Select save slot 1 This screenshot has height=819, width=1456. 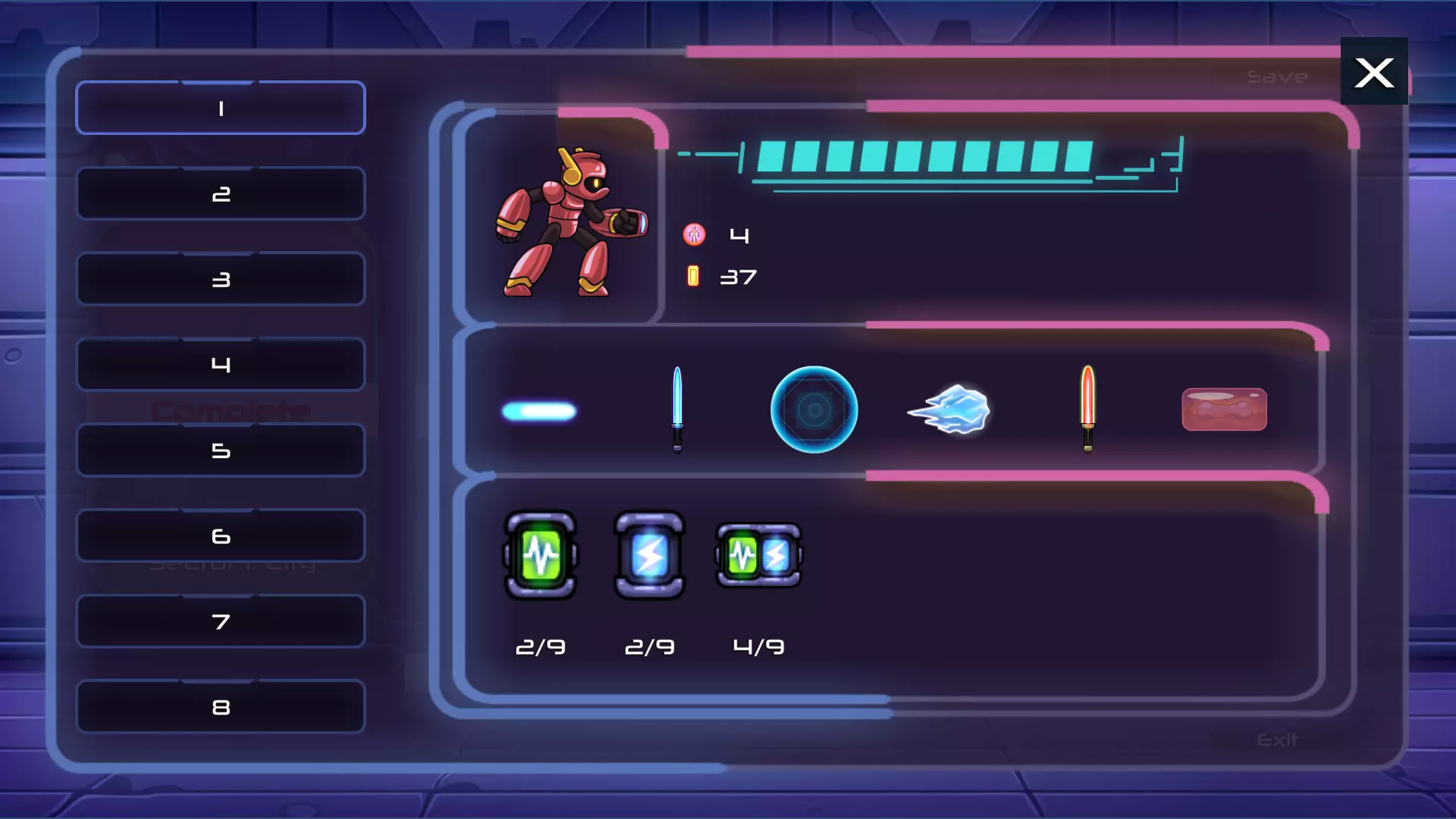point(221,108)
